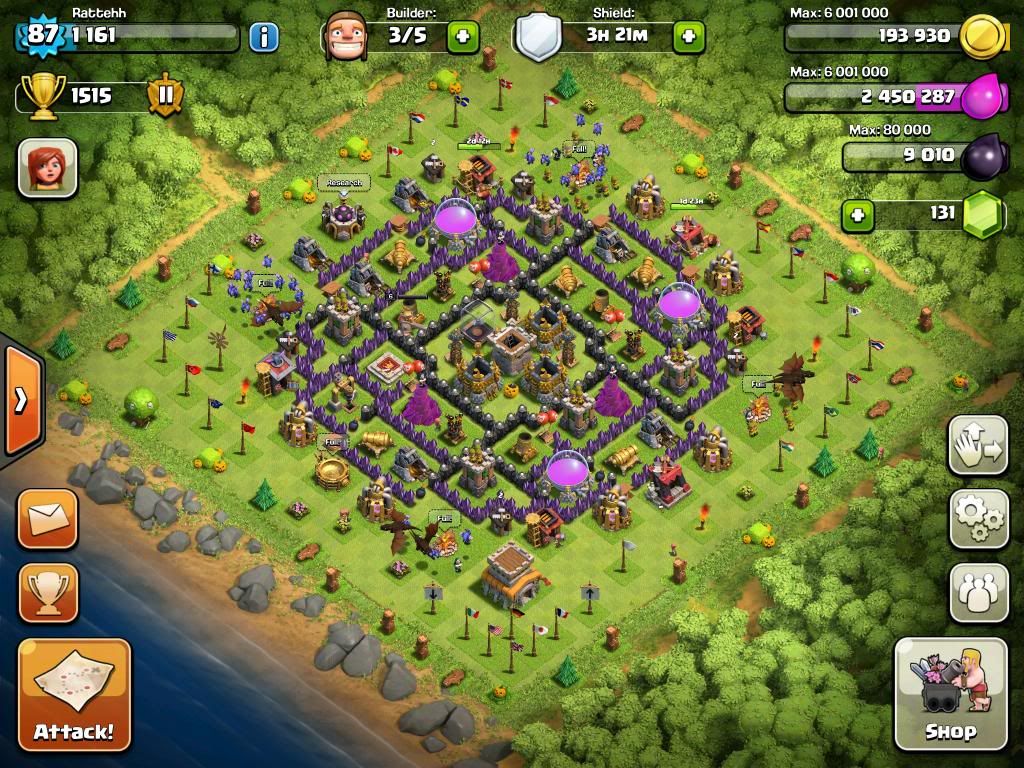Show the trophy achievements button
Screen dimensions: 1024x768
pyautogui.click(x=47, y=593)
